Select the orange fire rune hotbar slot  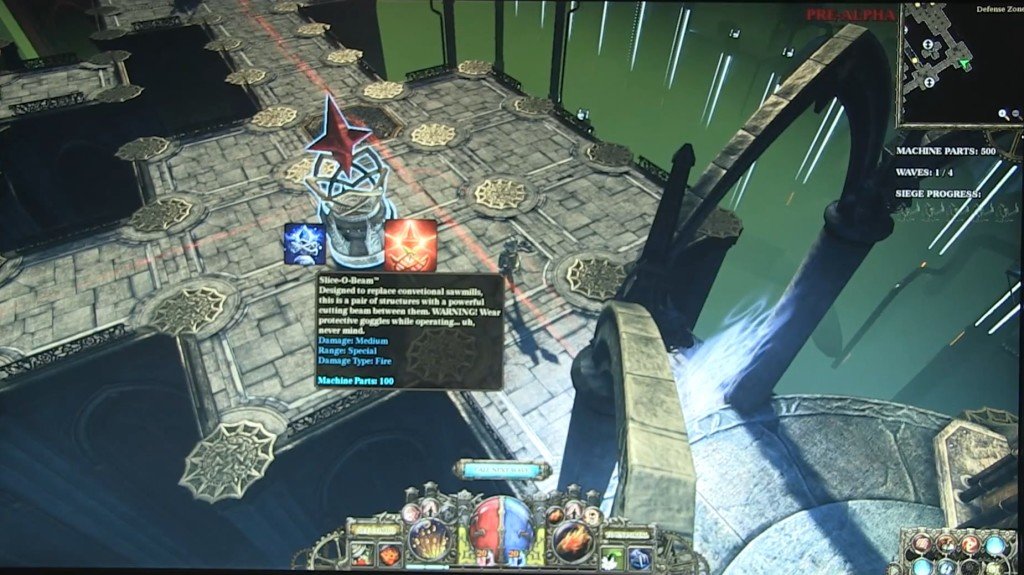tap(388, 555)
